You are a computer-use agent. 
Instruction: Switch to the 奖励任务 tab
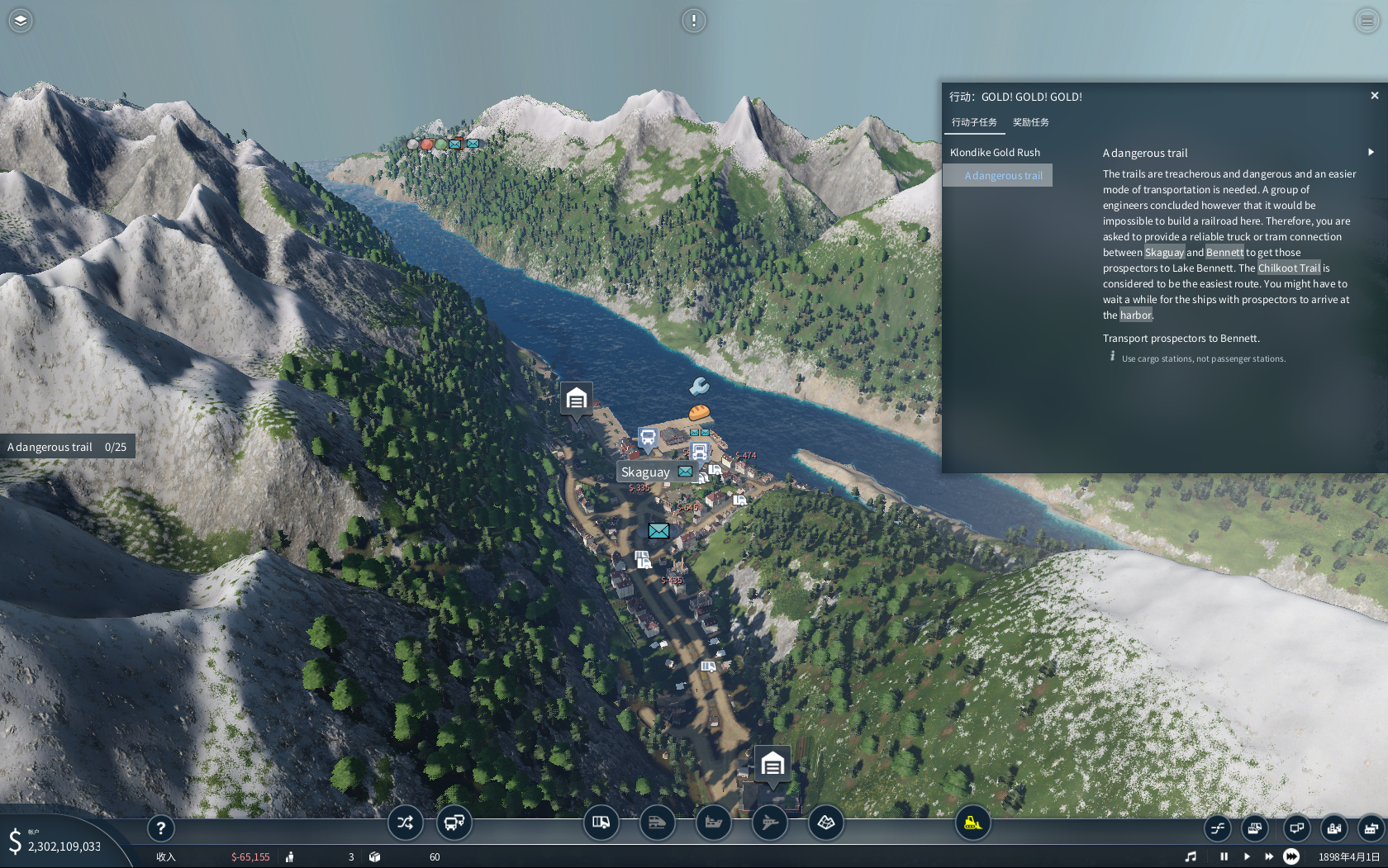pyautogui.click(x=1030, y=122)
